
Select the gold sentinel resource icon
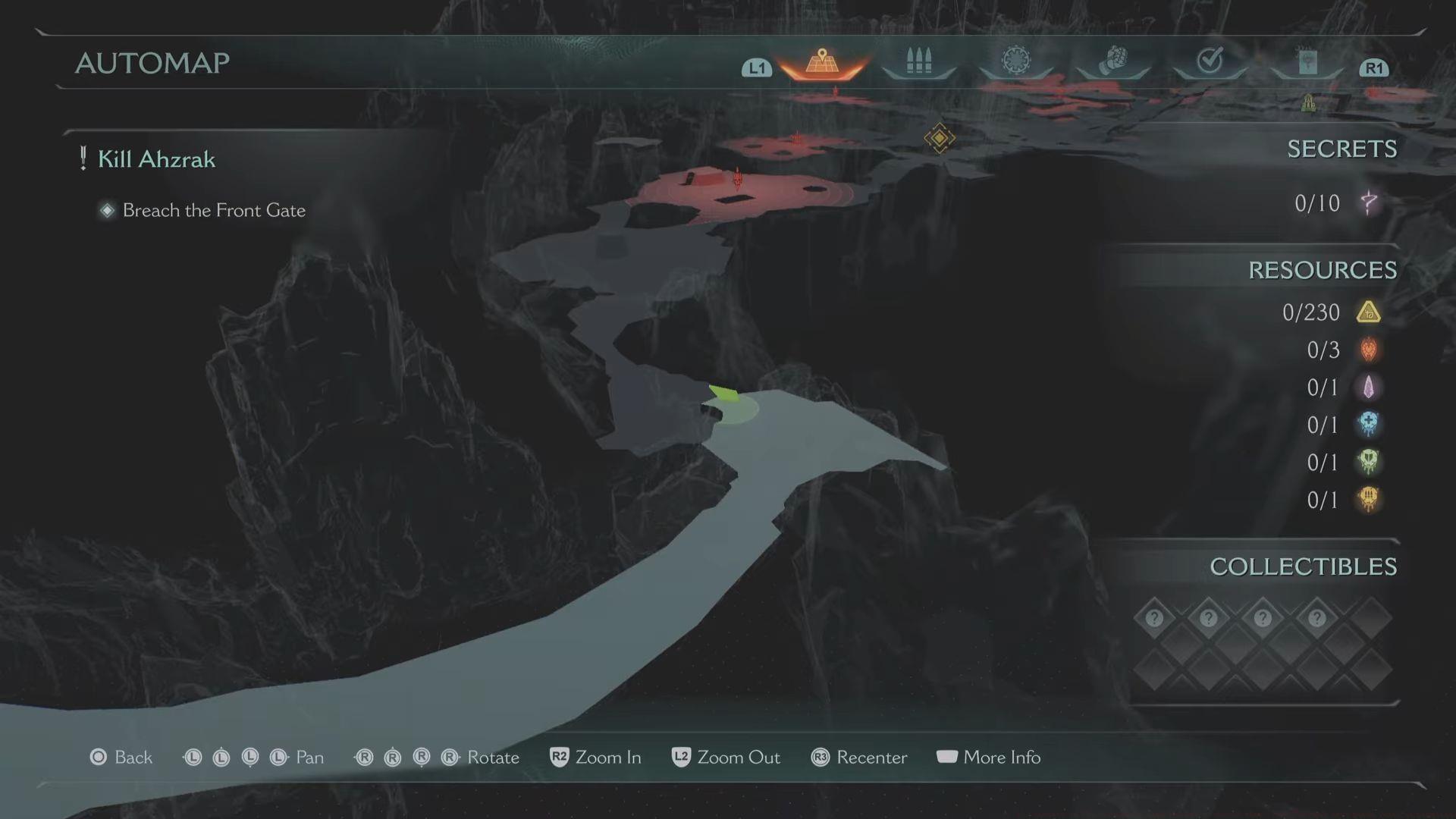(1369, 312)
